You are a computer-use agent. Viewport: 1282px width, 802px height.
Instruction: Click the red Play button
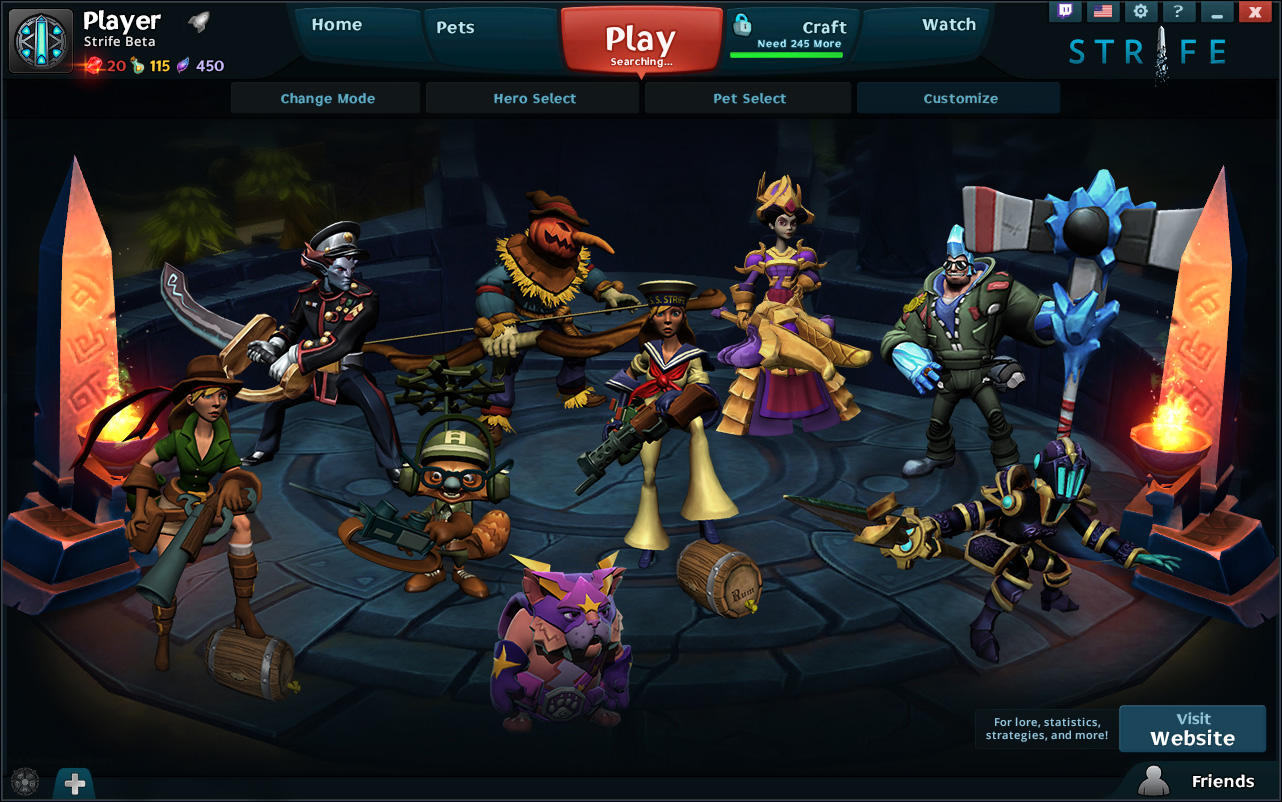(641, 42)
